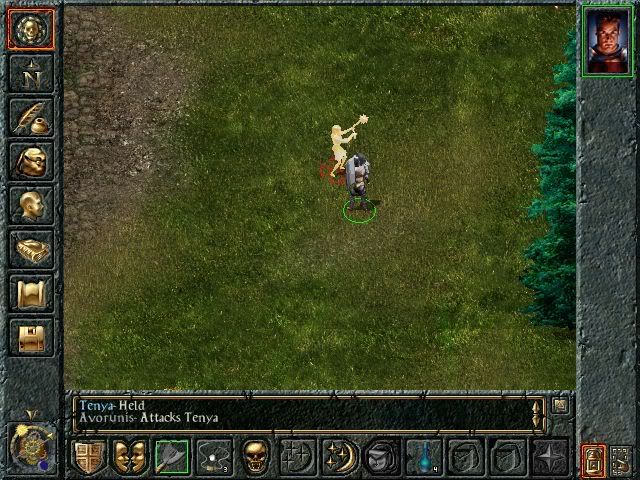
Task: Select the character portrait
Action: (x=608, y=41)
